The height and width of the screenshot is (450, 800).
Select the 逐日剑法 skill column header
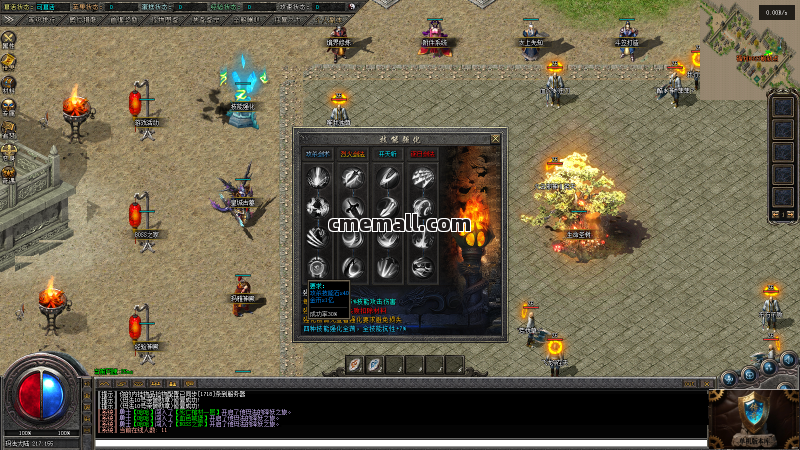tap(422, 155)
